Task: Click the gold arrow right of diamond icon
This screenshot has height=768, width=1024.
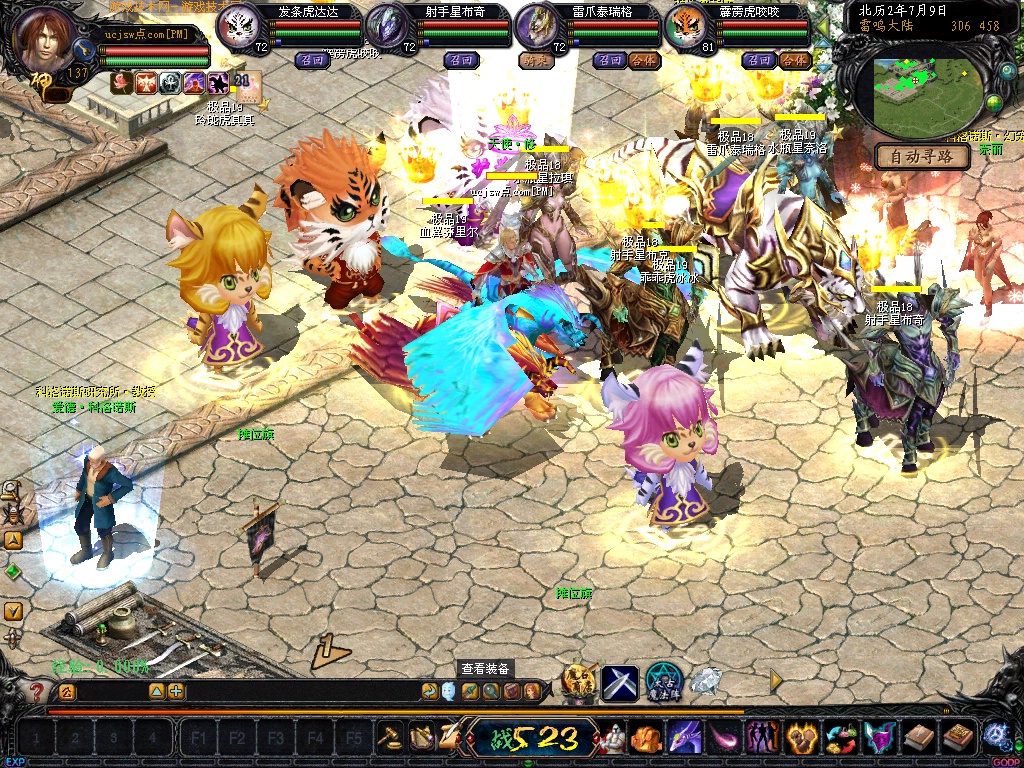Action: pos(776,680)
